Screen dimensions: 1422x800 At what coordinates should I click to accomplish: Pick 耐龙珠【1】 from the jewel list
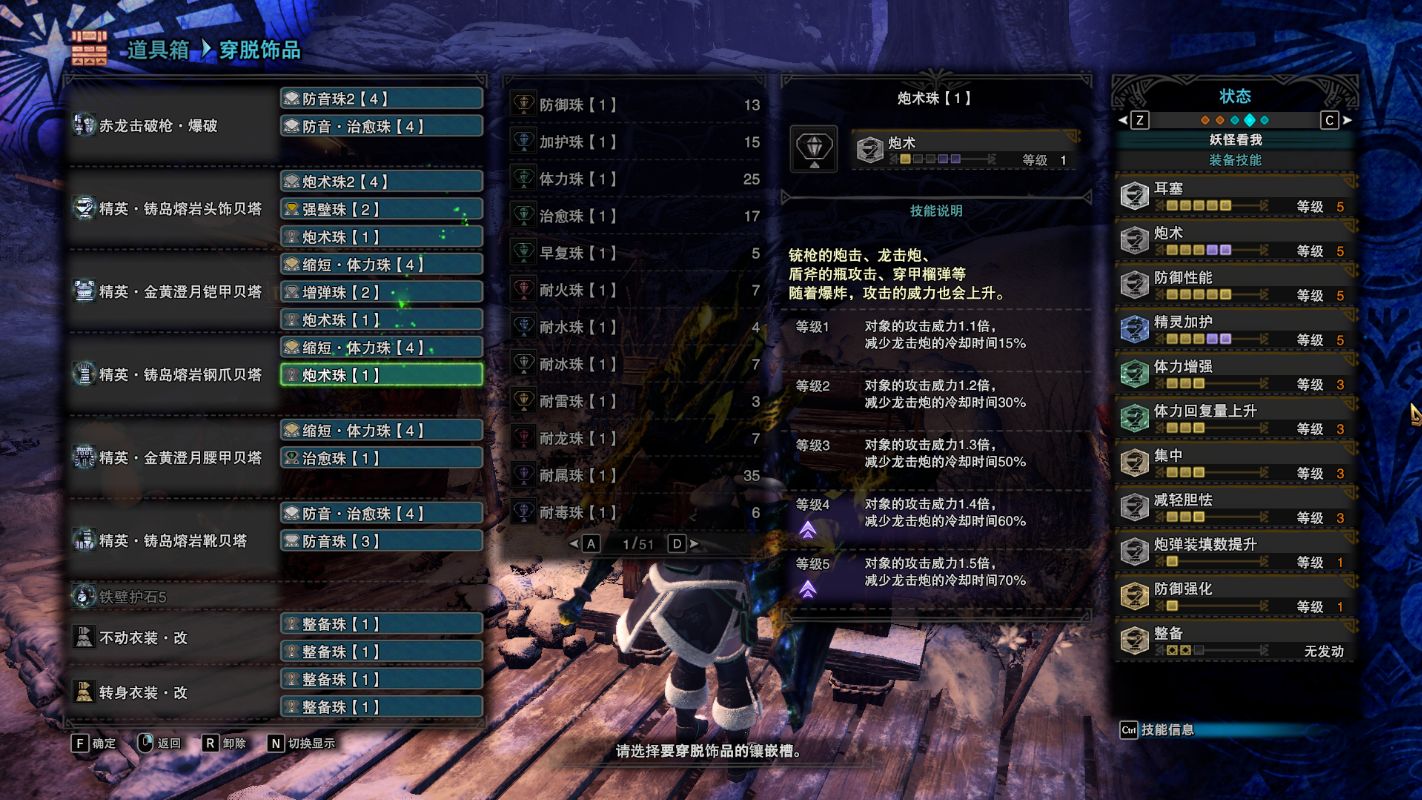636,438
